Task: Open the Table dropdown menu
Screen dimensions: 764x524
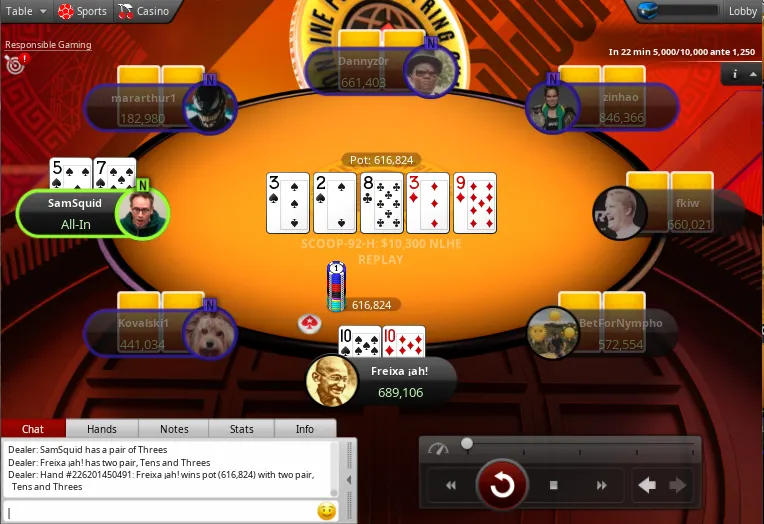Action: coord(26,12)
